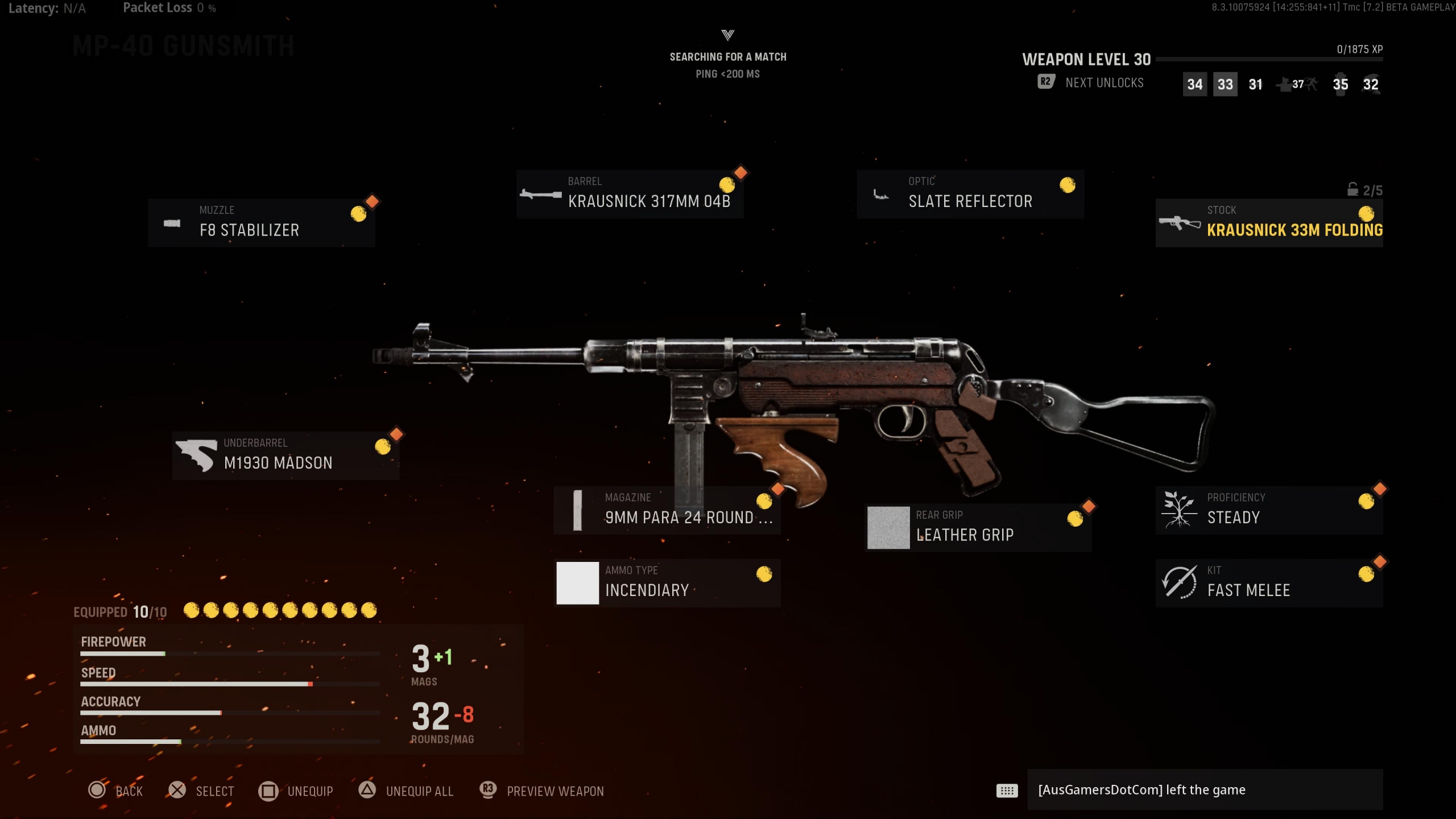
Task: Unequip the highlighted attachment
Action: coord(296,791)
